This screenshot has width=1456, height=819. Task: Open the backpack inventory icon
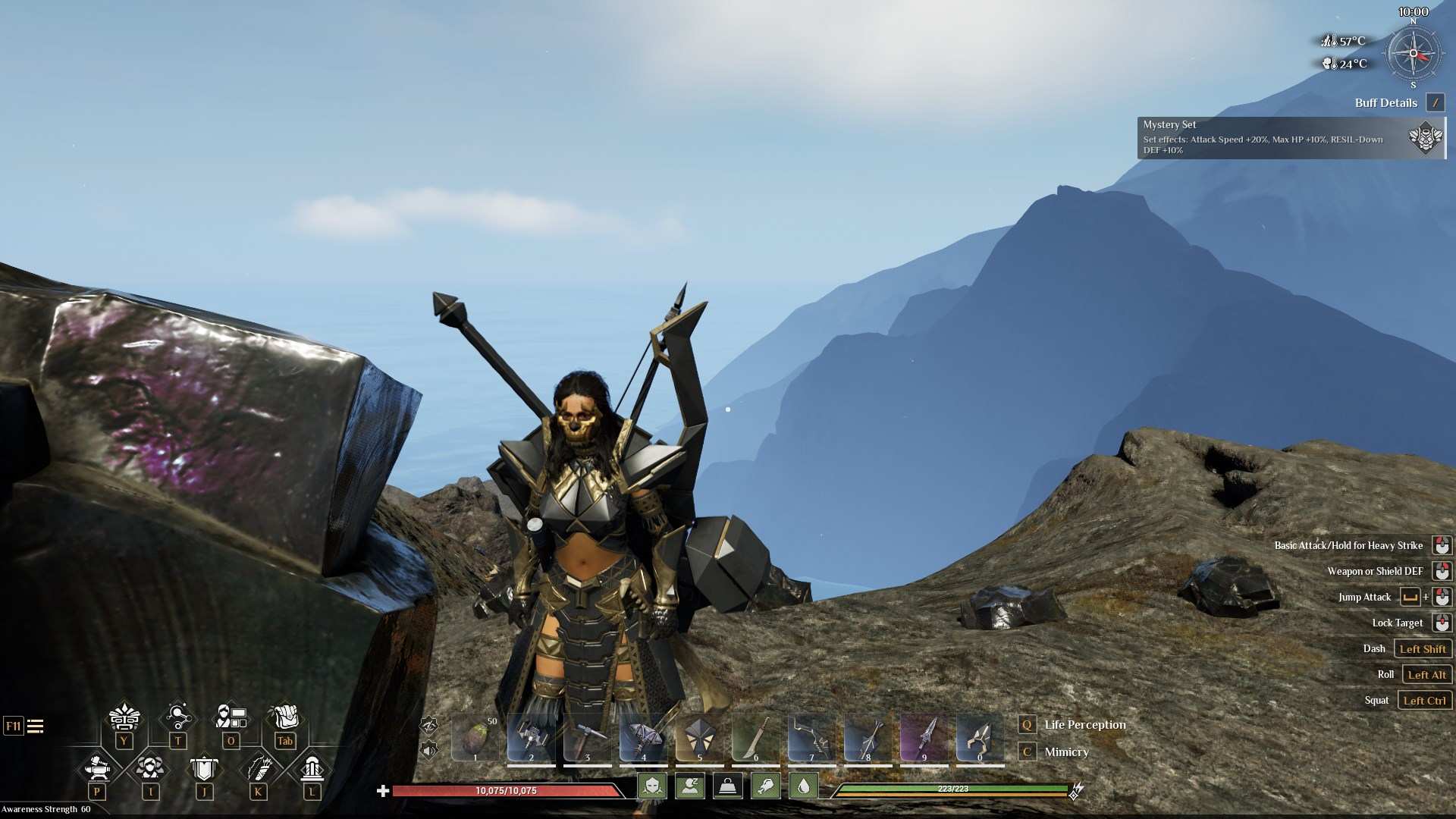tap(284, 717)
